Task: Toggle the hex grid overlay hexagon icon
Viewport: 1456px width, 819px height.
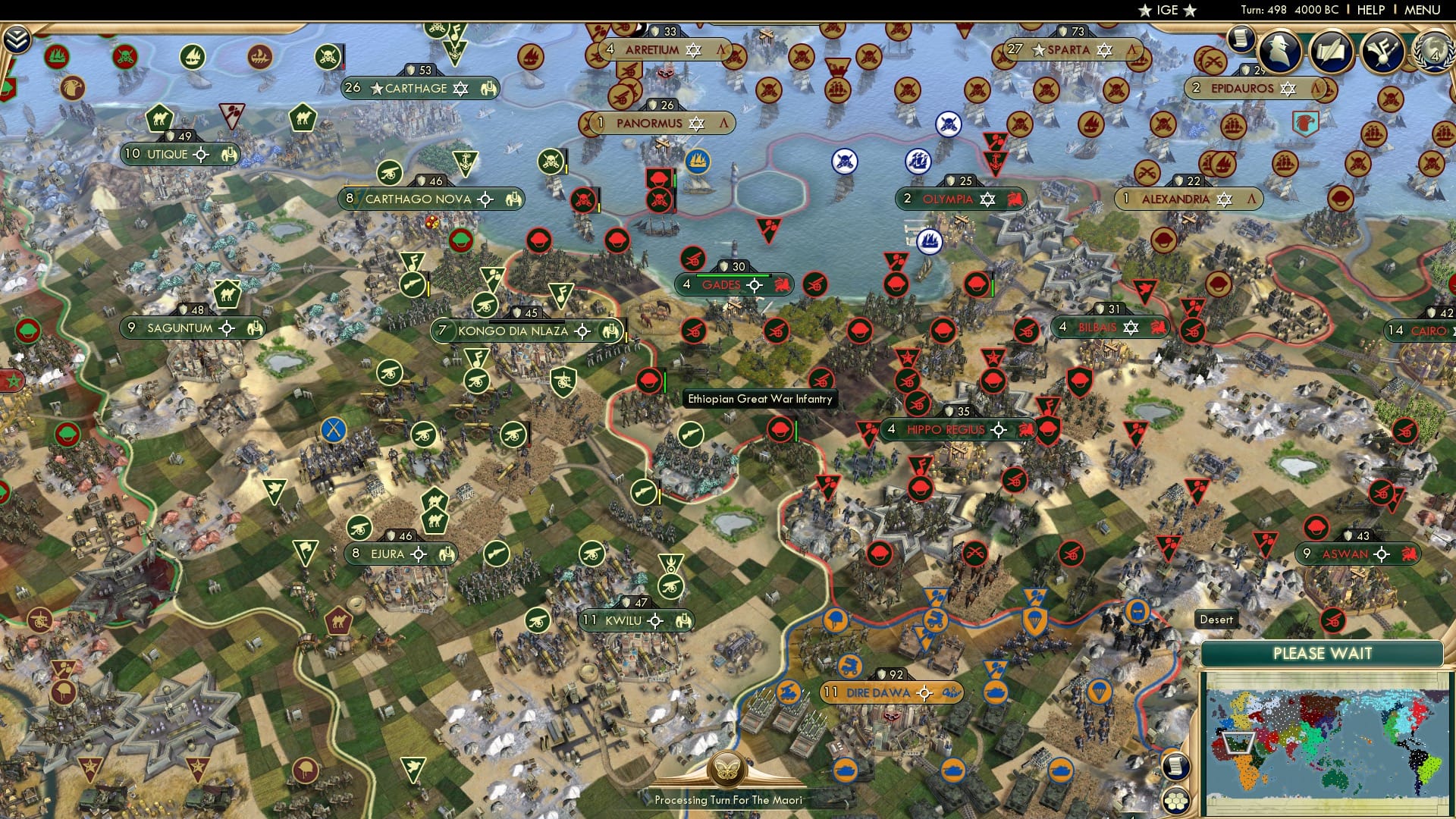Action: (1176, 801)
